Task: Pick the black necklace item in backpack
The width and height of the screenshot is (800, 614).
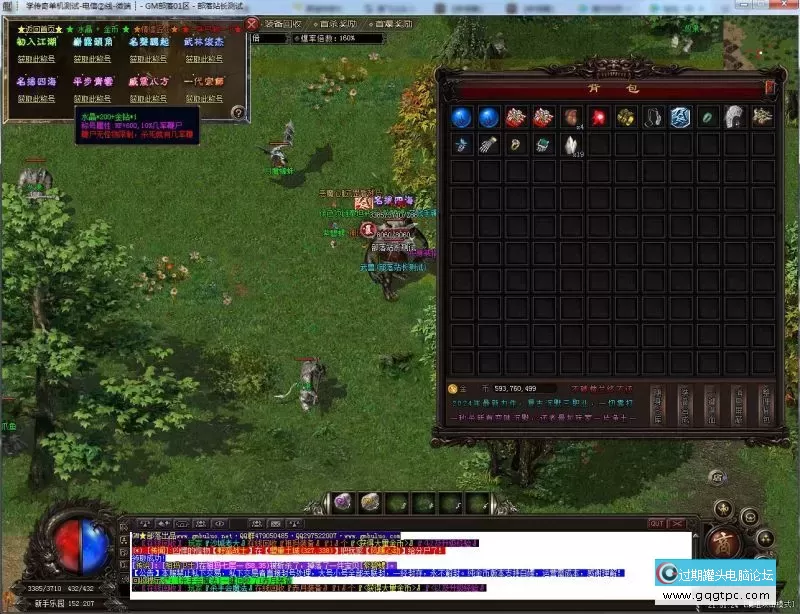Action: [x=653, y=117]
